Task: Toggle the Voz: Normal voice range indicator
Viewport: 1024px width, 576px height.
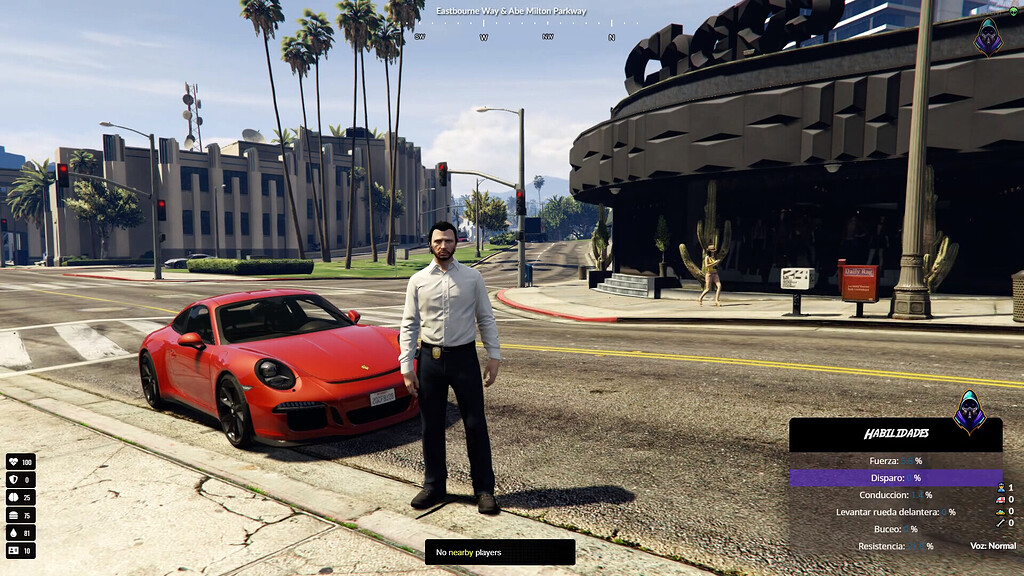Action: (992, 546)
